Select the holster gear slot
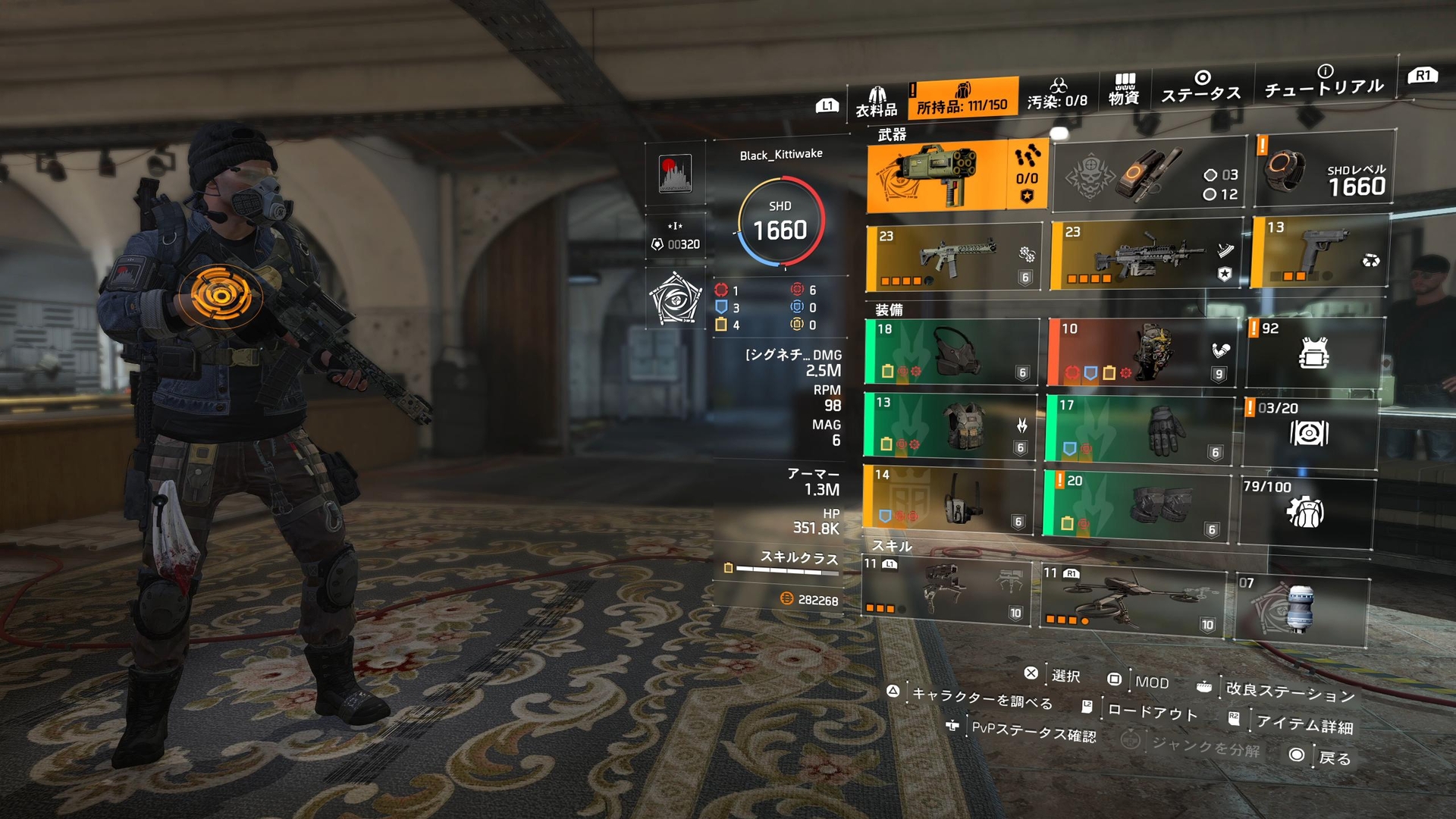Screen dimensions: 1456x819 (948, 500)
